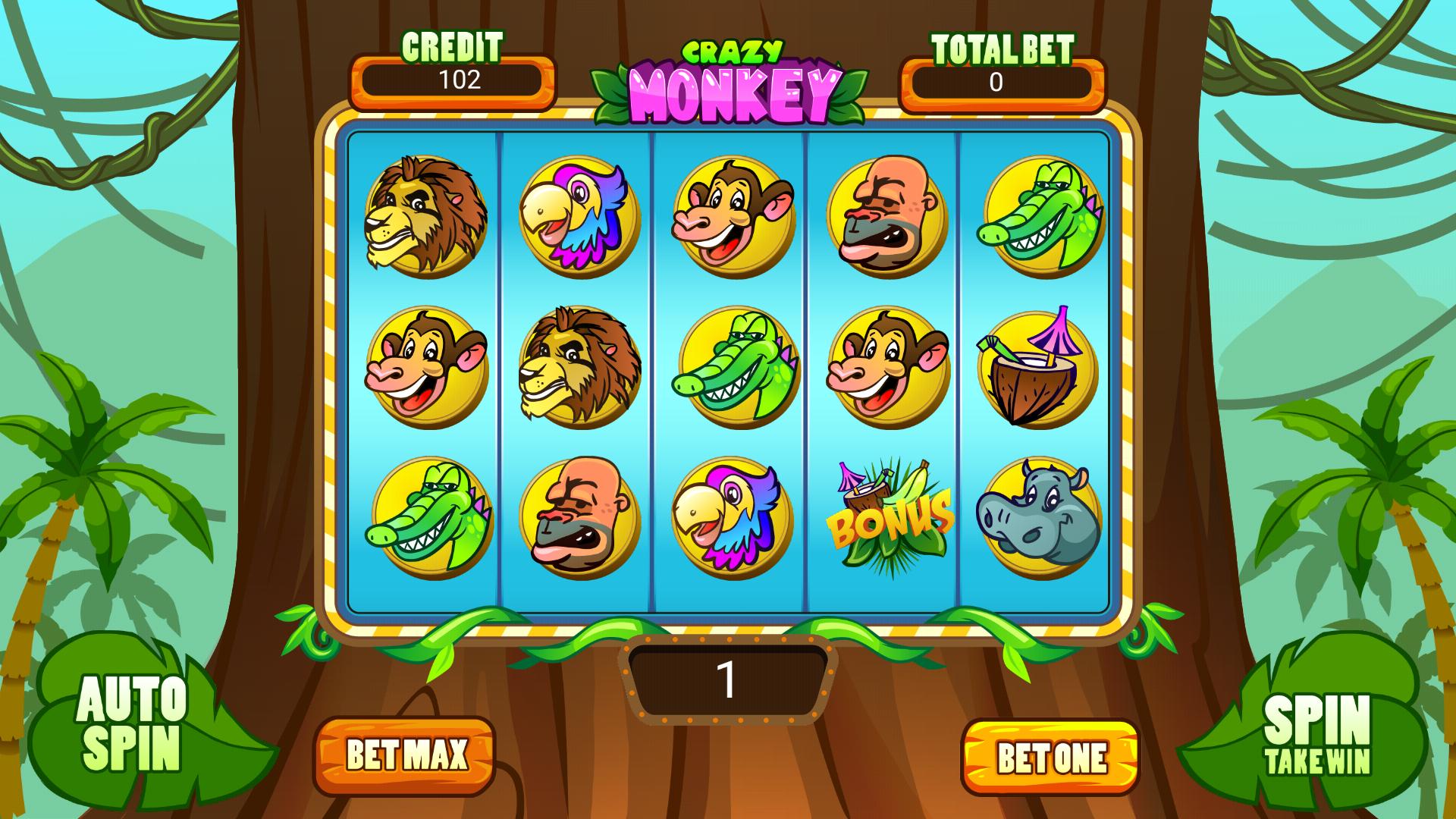This screenshot has height=819, width=1456.
Task: Click the CREDIT display showing 102
Action: [x=453, y=80]
